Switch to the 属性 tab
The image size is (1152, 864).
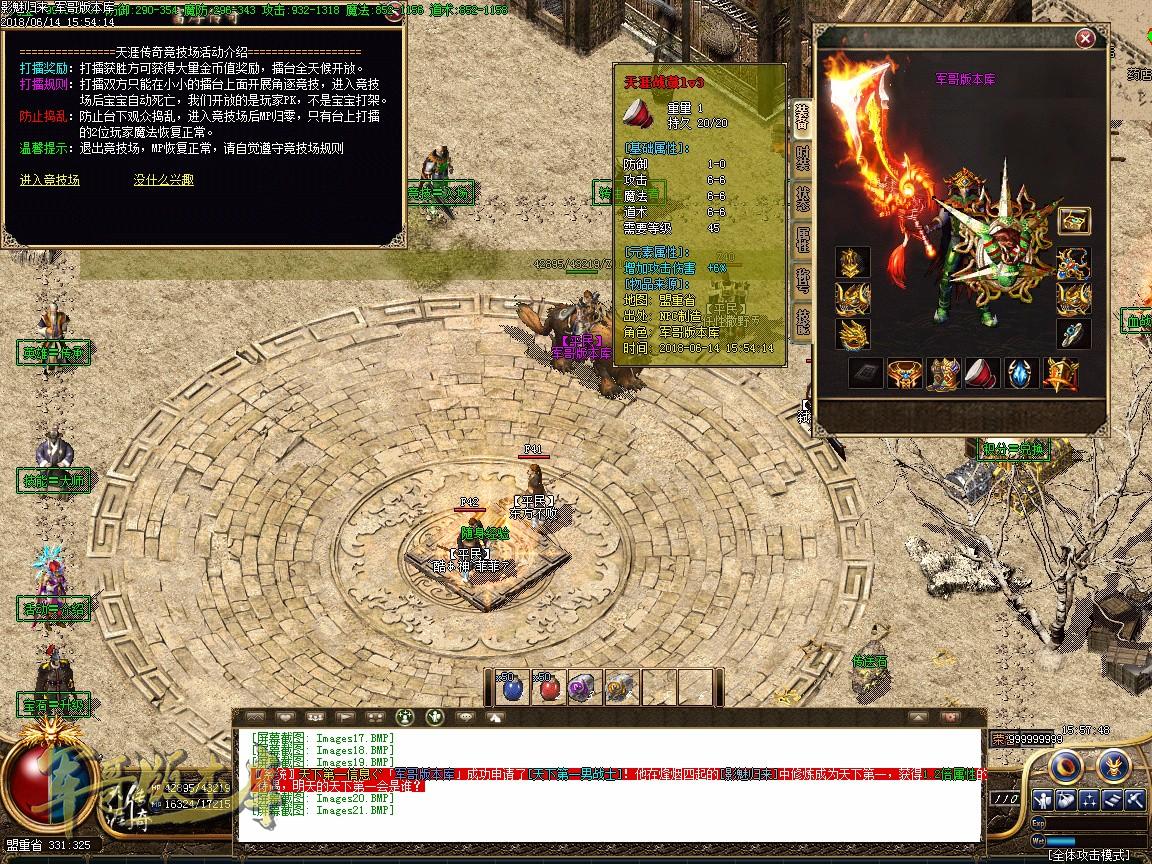click(x=802, y=238)
